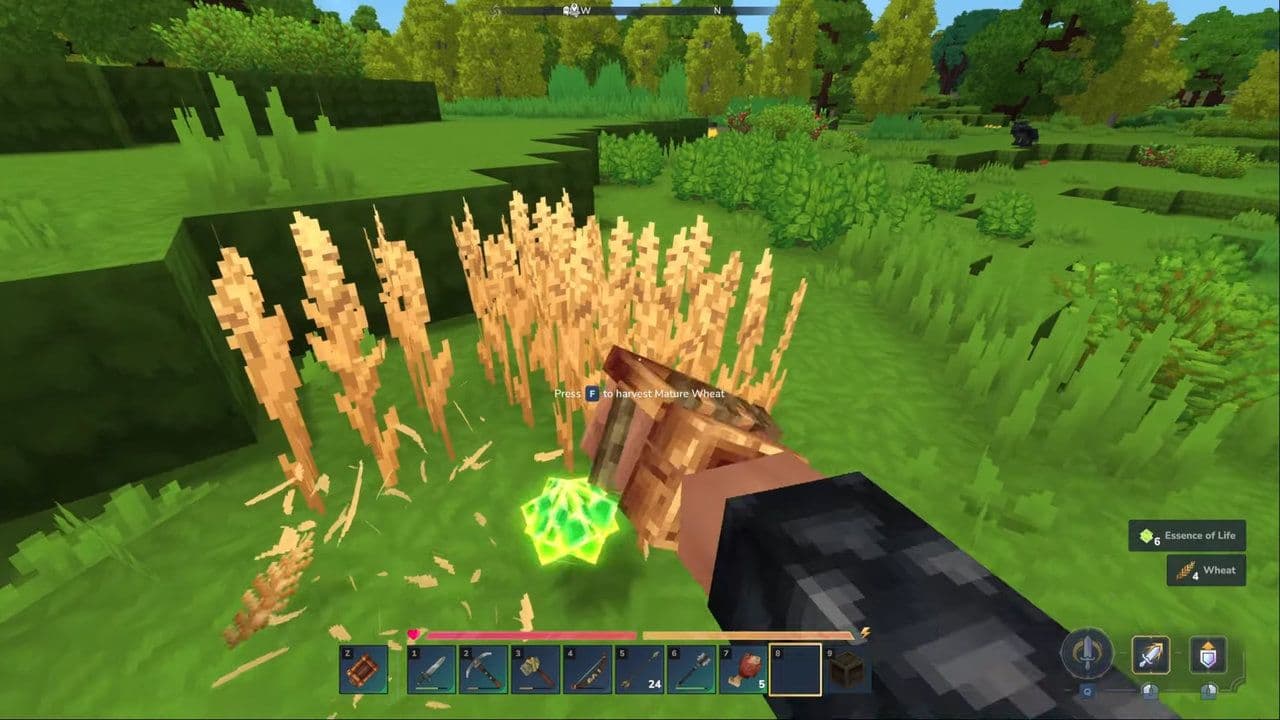Select the sword in hotbar slot 1
The image size is (1280, 720).
[x=431, y=669]
